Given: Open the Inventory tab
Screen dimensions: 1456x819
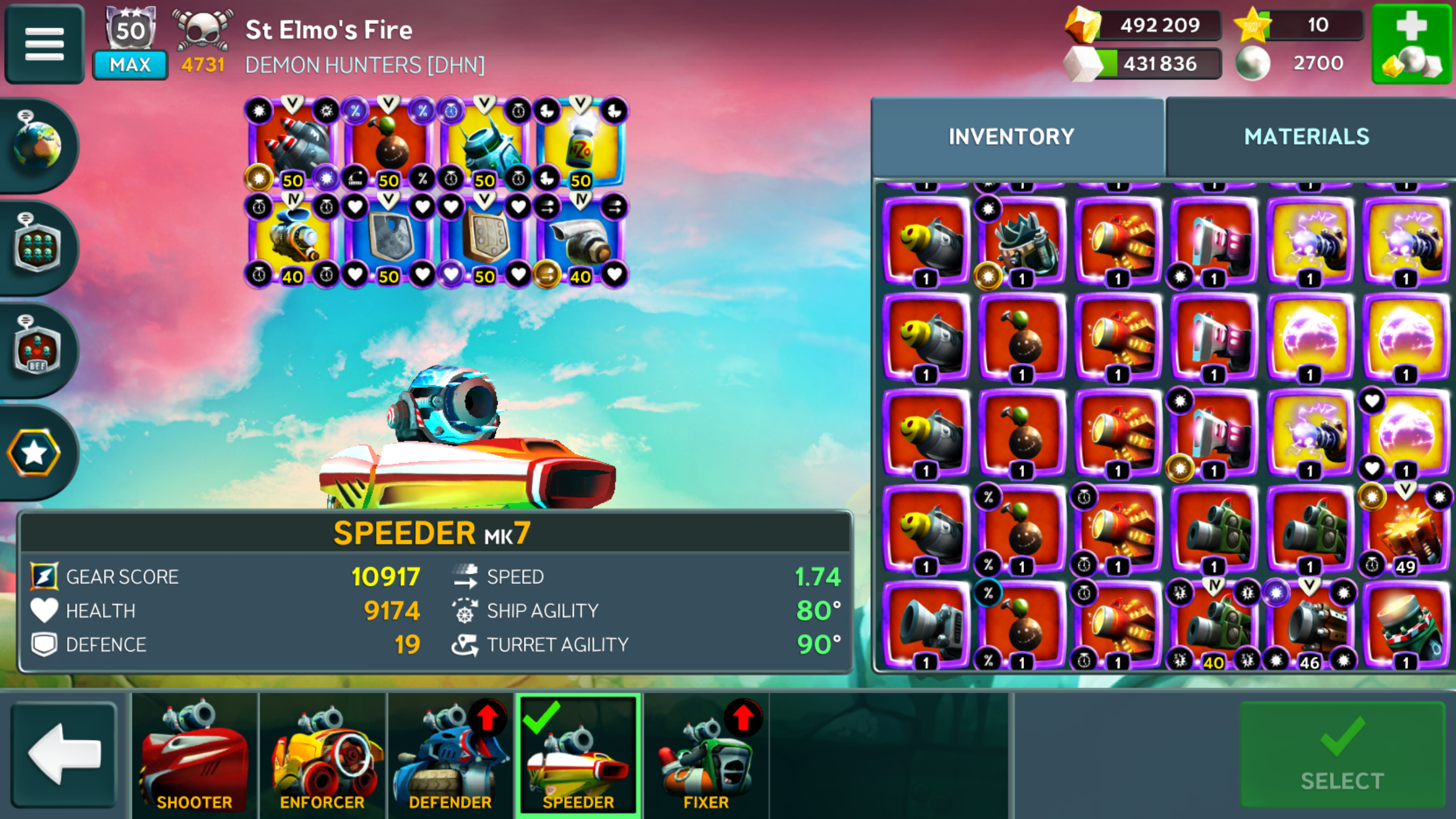Looking at the screenshot, I should click(1011, 137).
